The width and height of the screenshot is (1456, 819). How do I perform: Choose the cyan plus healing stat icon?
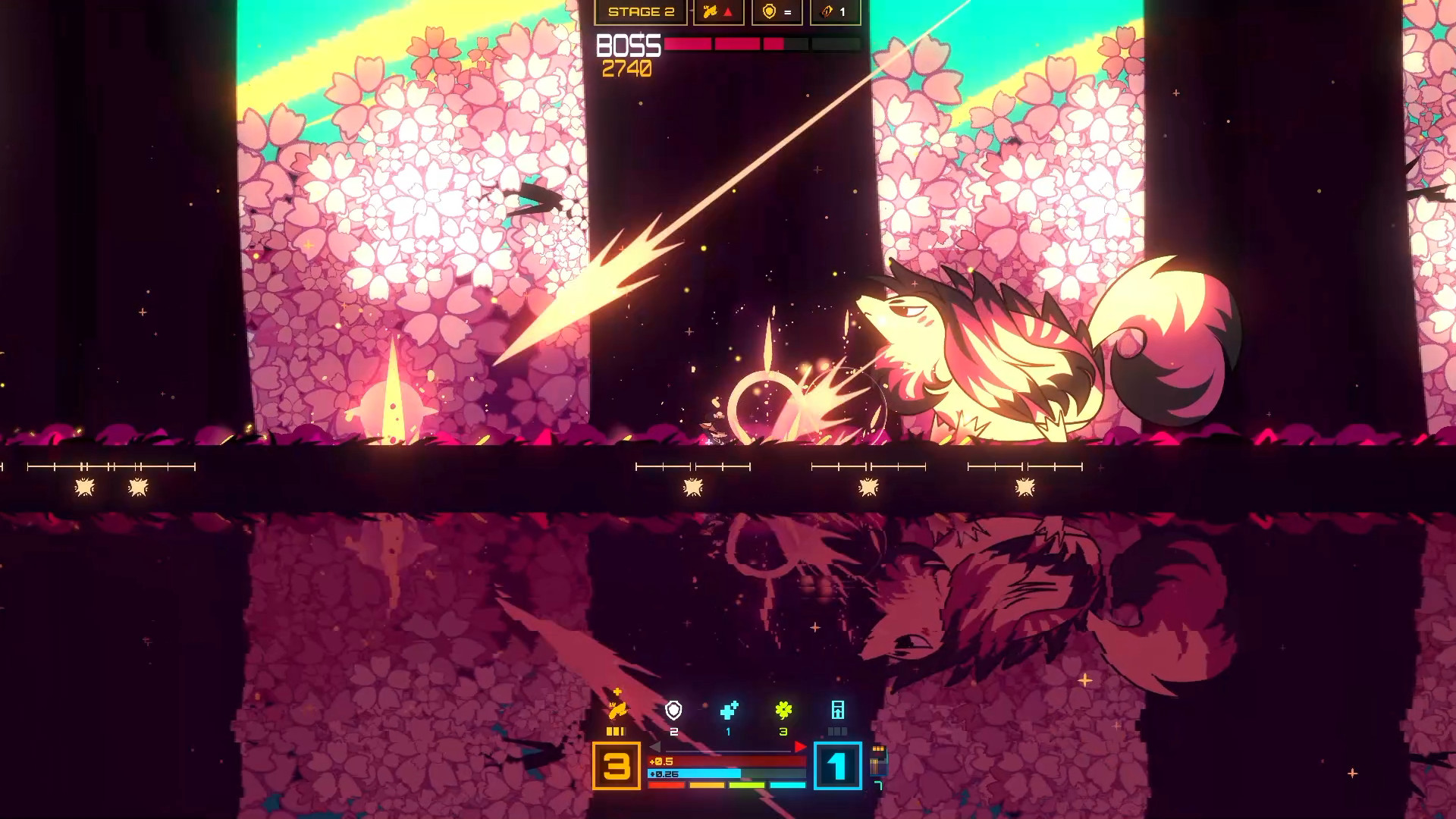729,711
